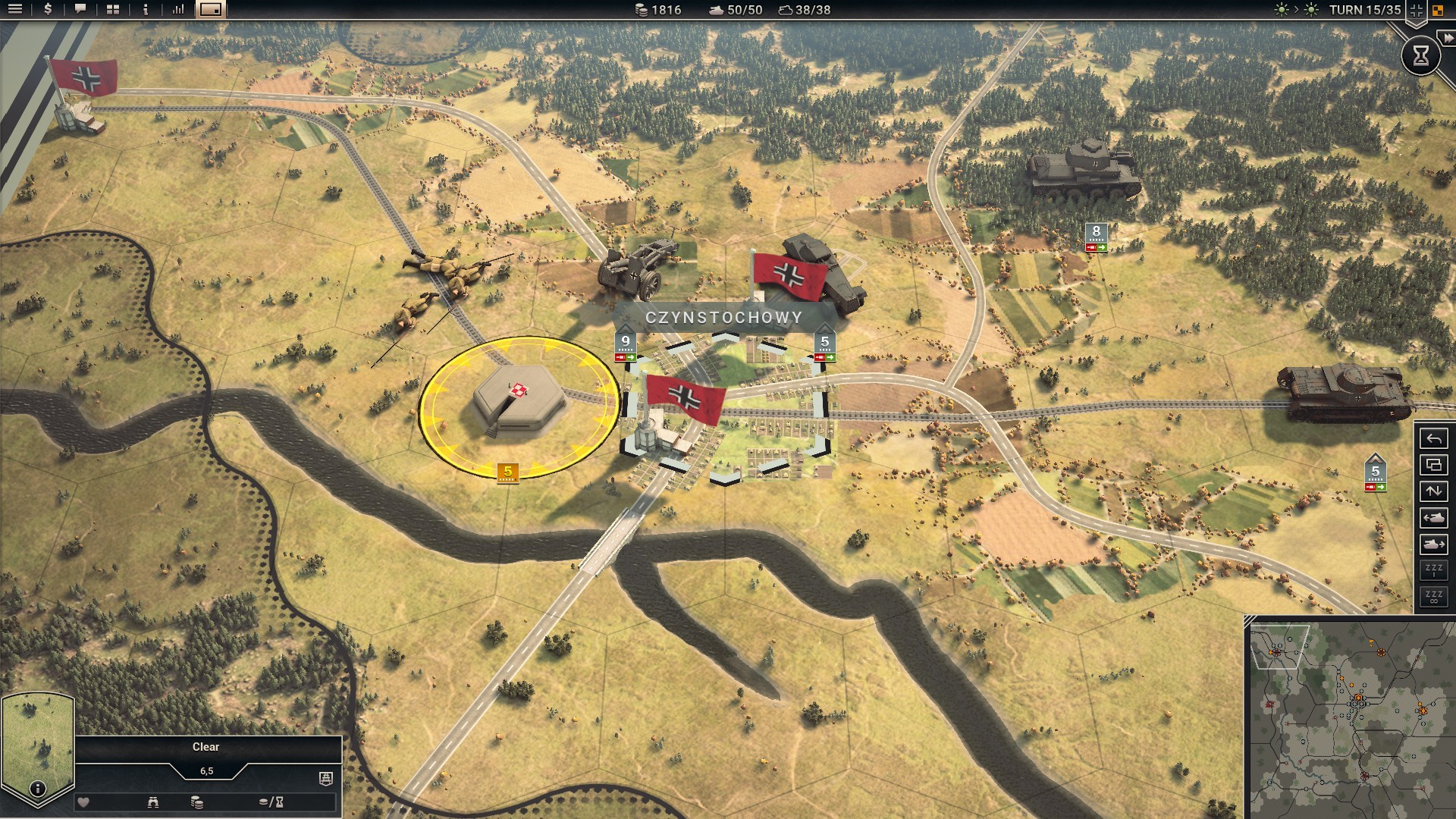This screenshot has width=1456, height=819.
Task: Click the overlapping rectangles button
Action: [1433, 465]
